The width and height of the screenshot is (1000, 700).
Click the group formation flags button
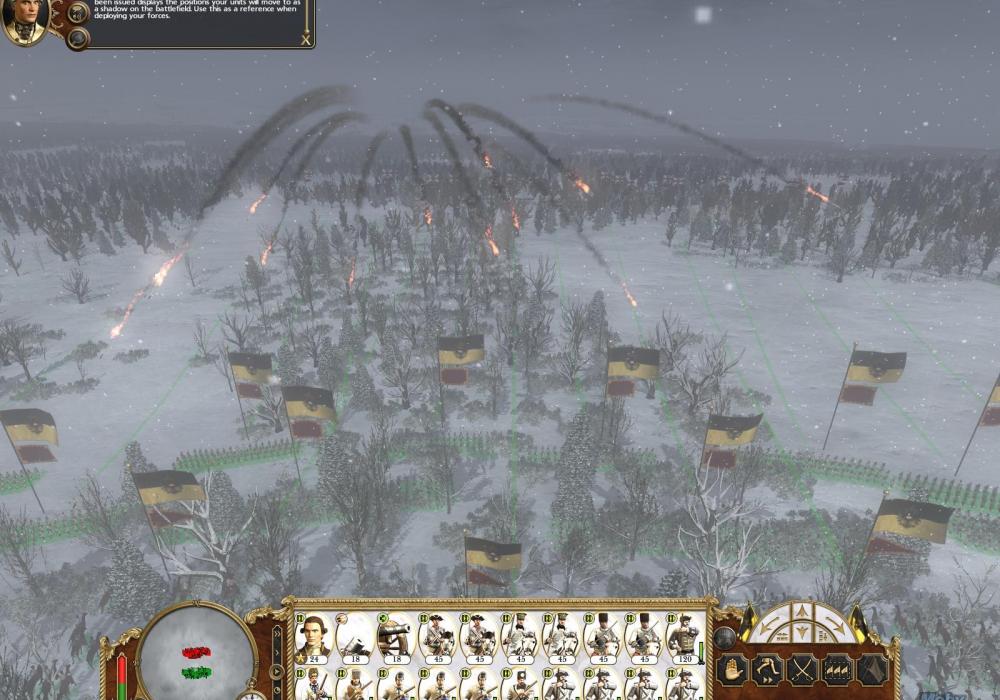pos(837,668)
